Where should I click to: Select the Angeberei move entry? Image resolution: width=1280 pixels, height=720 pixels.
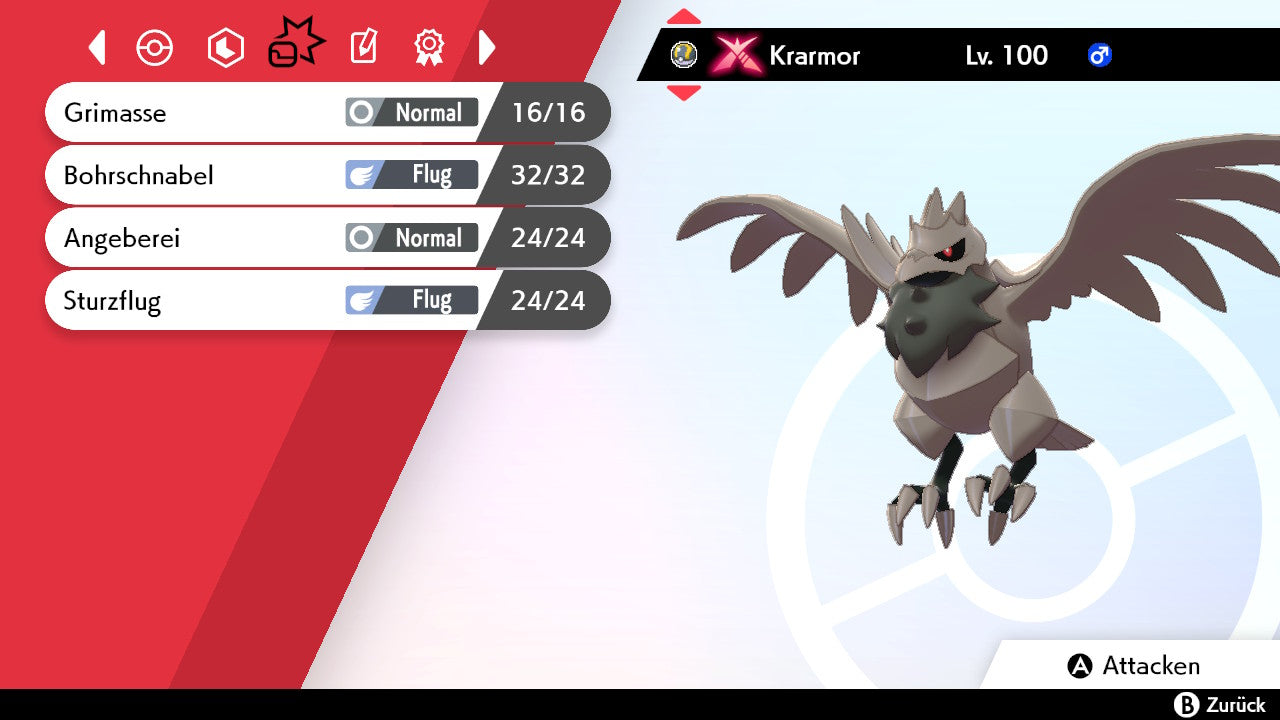coord(327,238)
